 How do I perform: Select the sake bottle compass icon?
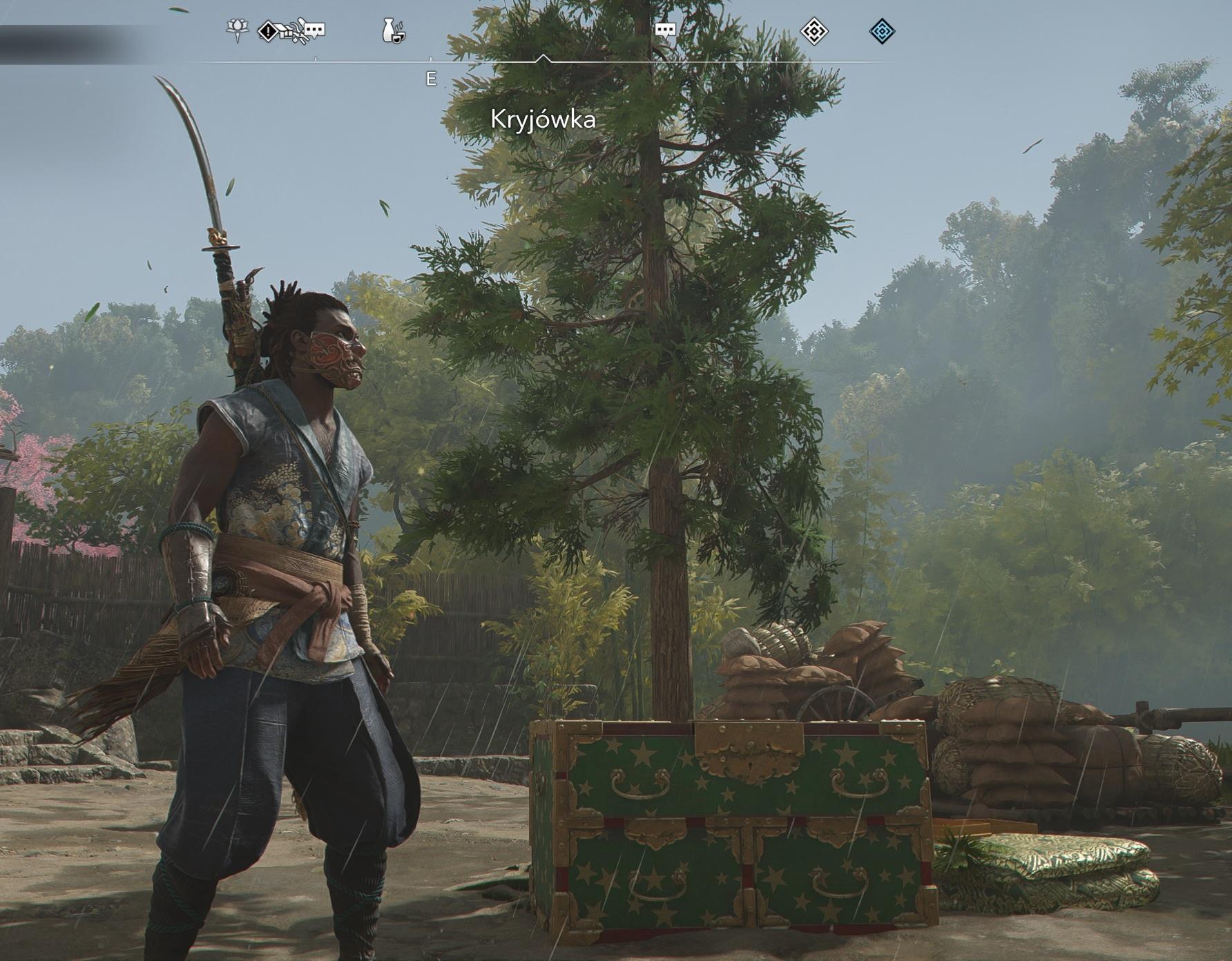(x=393, y=31)
